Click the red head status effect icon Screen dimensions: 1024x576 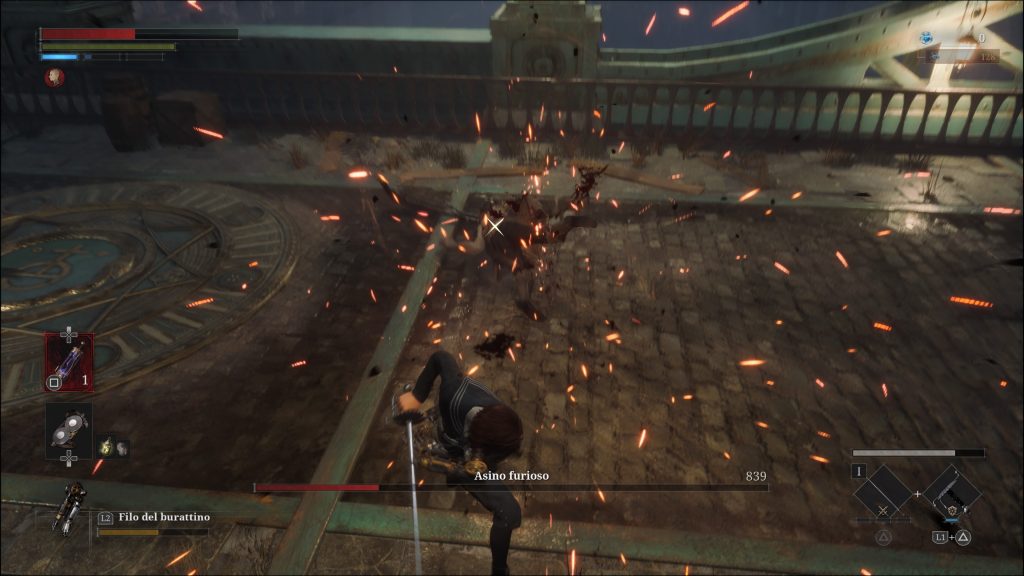pyautogui.click(x=54, y=77)
